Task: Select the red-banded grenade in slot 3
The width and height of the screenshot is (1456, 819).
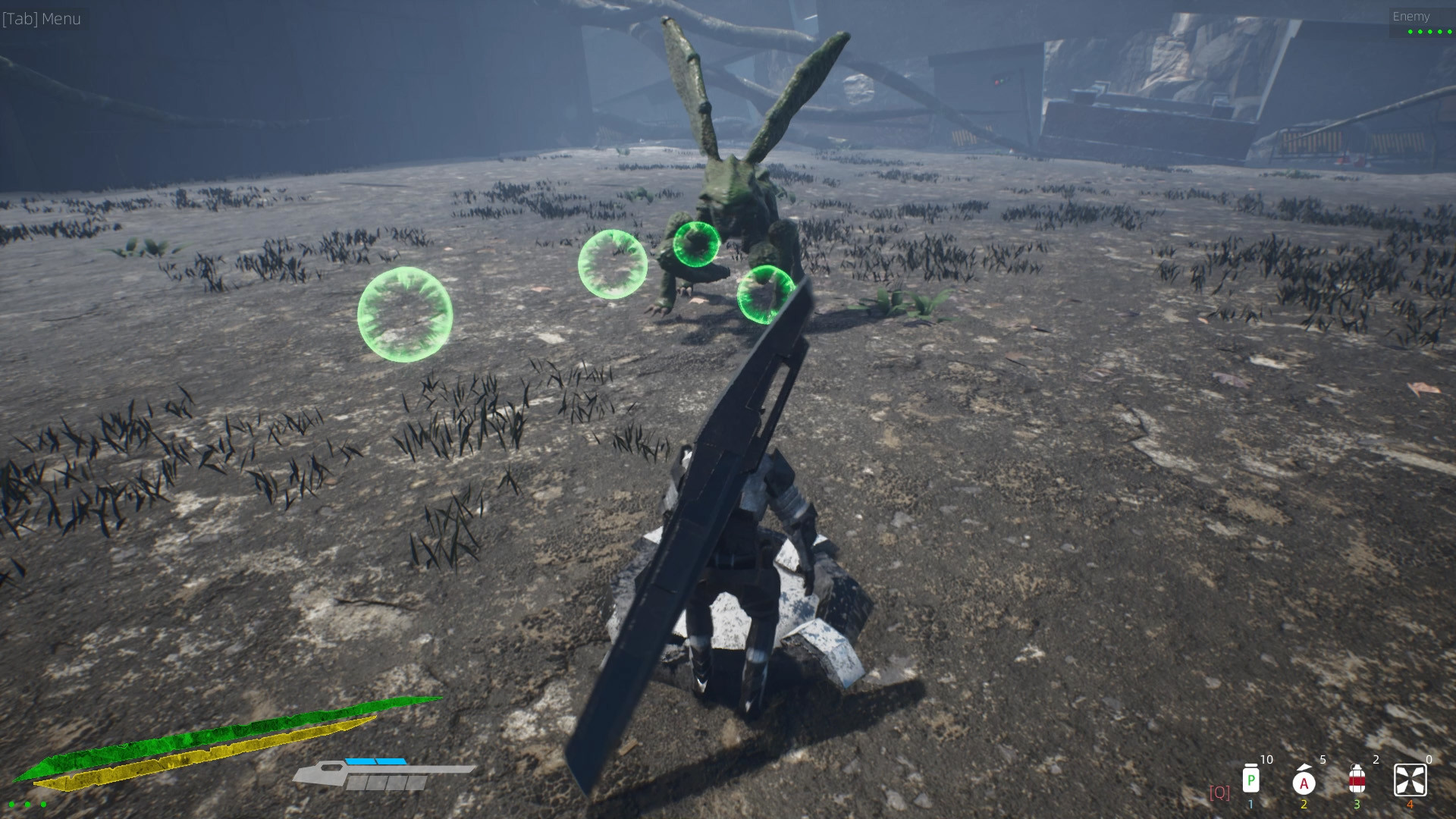Action: [x=1357, y=780]
